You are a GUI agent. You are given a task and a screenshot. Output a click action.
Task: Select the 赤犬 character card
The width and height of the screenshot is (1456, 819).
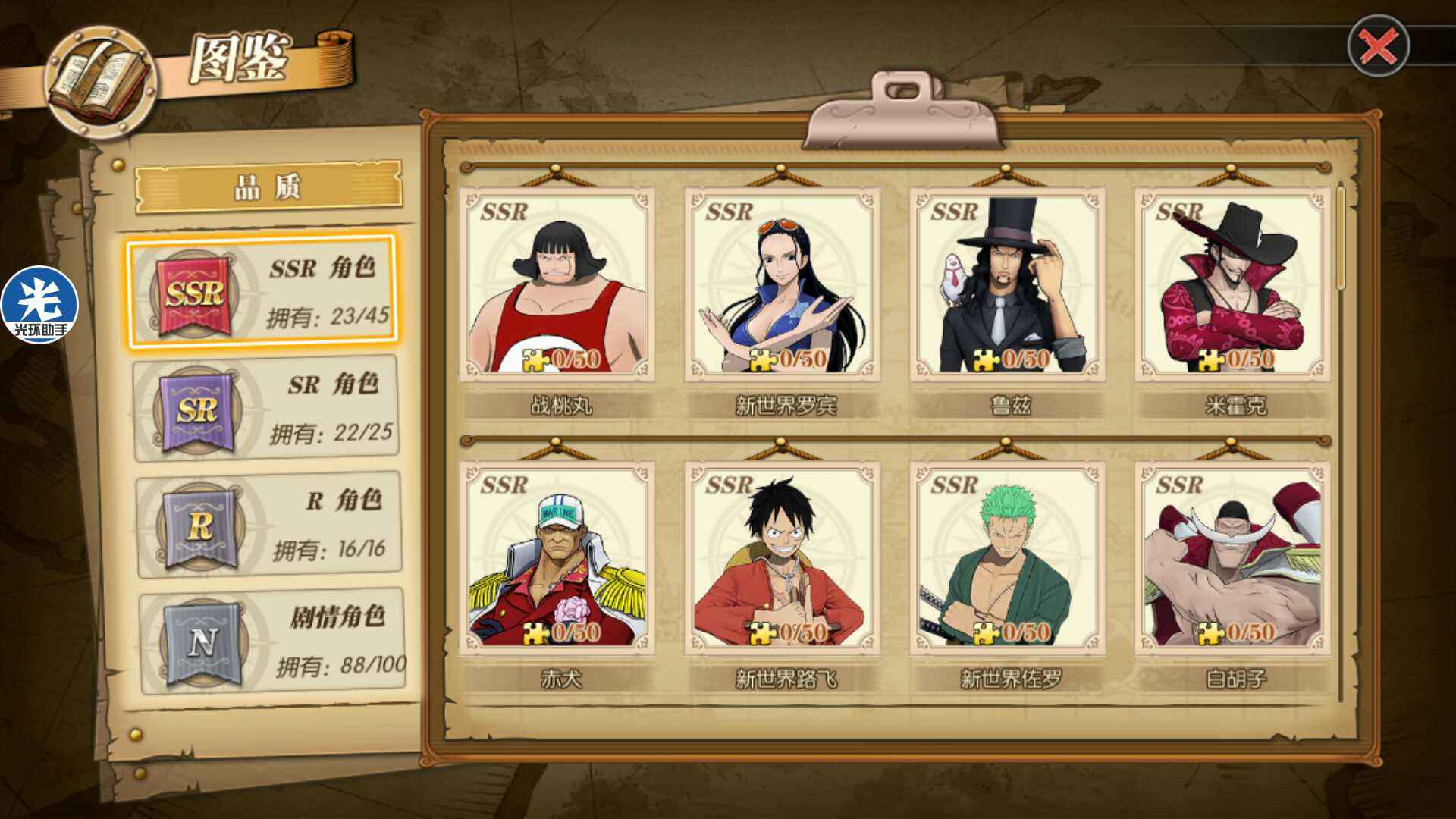tap(557, 559)
